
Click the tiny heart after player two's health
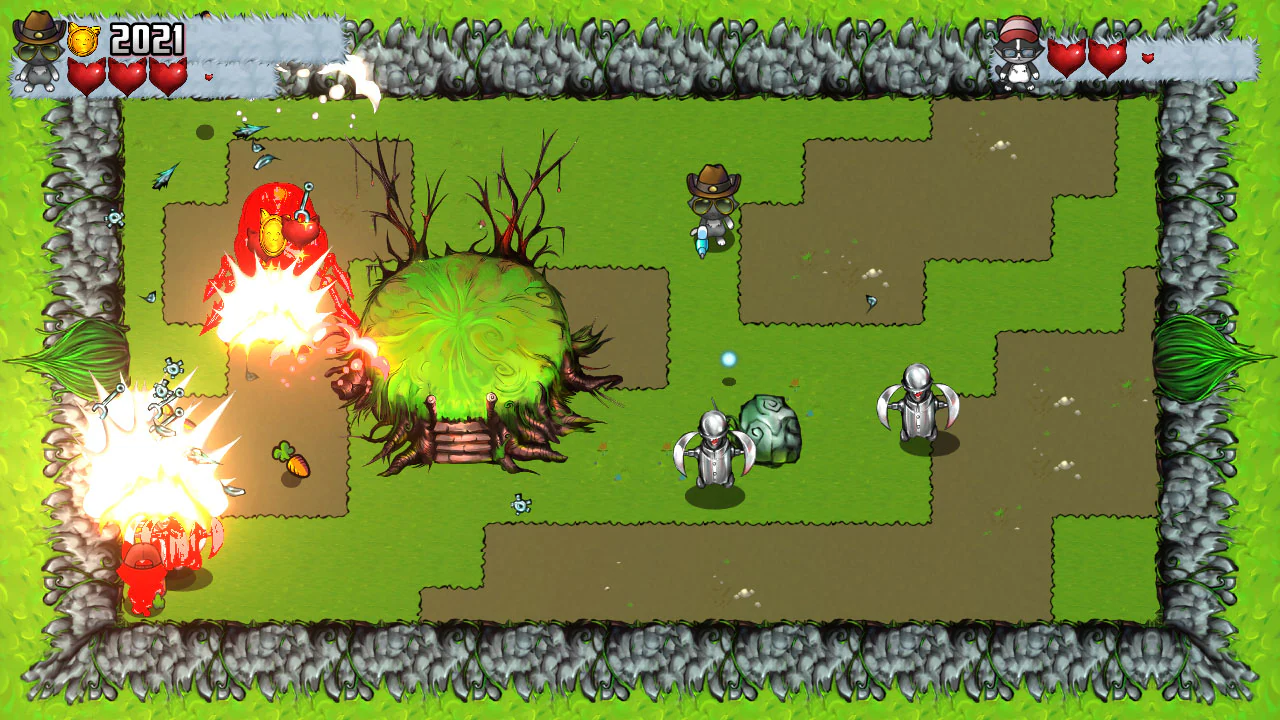click(x=1148, y=57)
